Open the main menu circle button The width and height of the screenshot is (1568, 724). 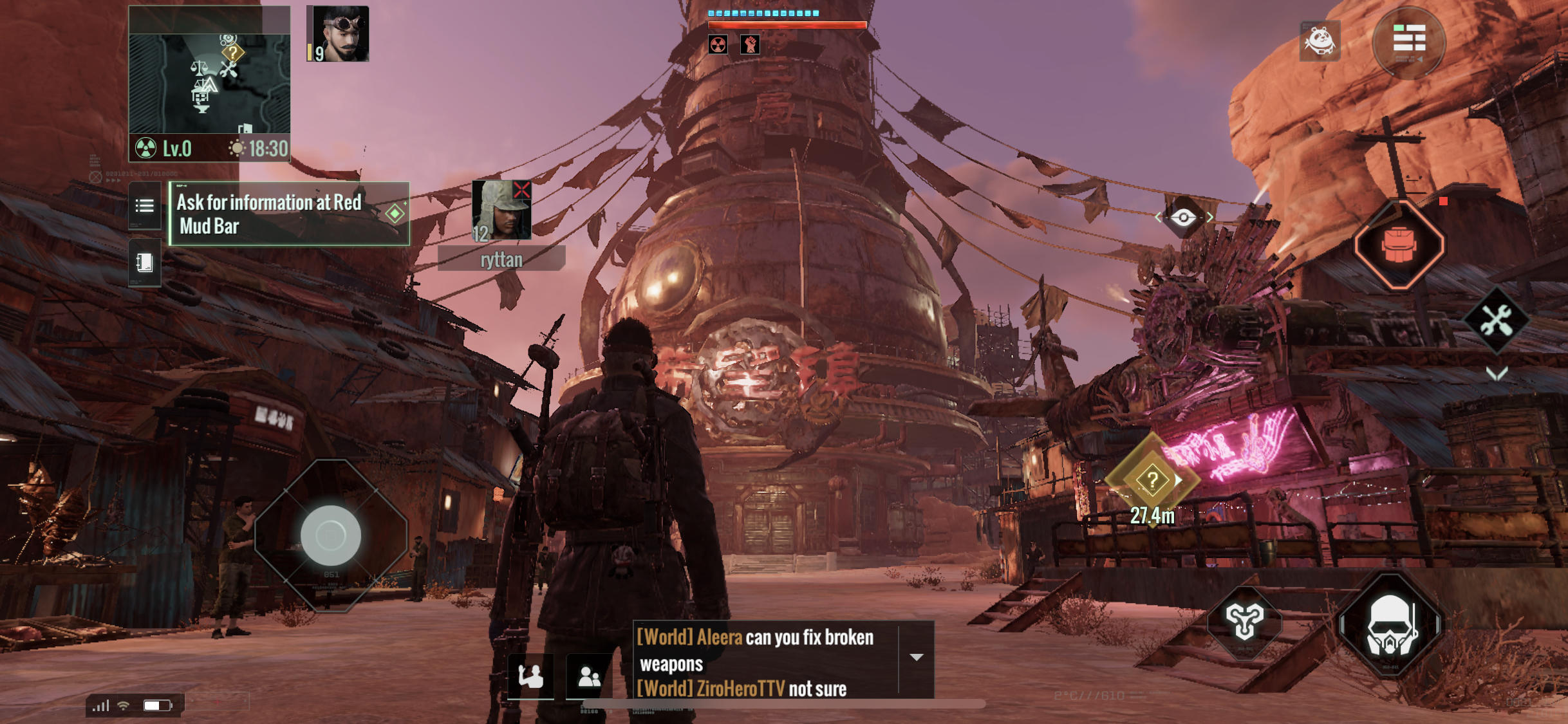coord(1409,42)
